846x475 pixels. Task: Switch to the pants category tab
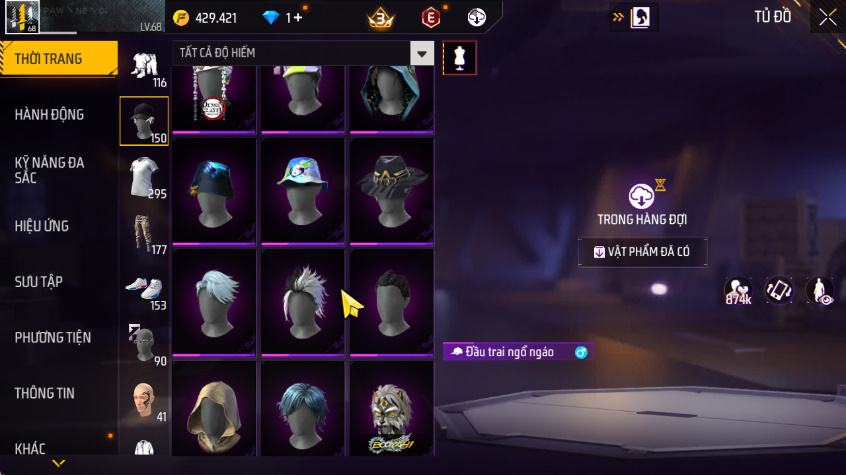click(144, 234)
